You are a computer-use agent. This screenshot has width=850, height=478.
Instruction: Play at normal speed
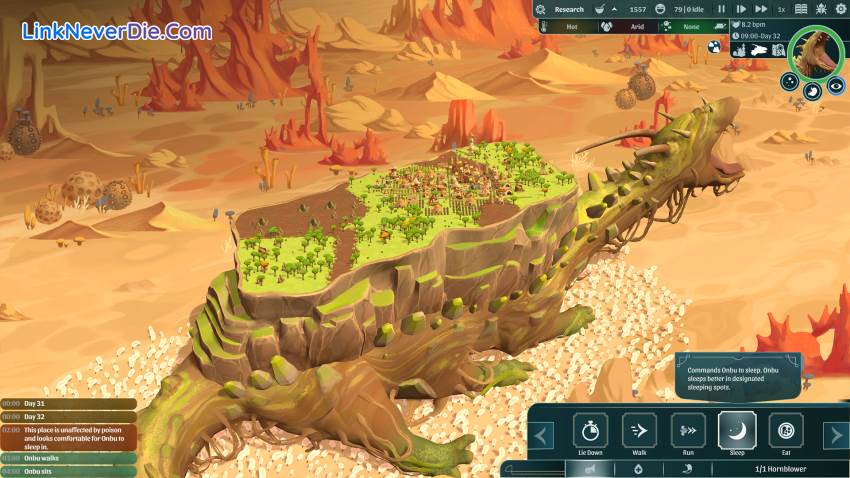(x=741, y=9)
